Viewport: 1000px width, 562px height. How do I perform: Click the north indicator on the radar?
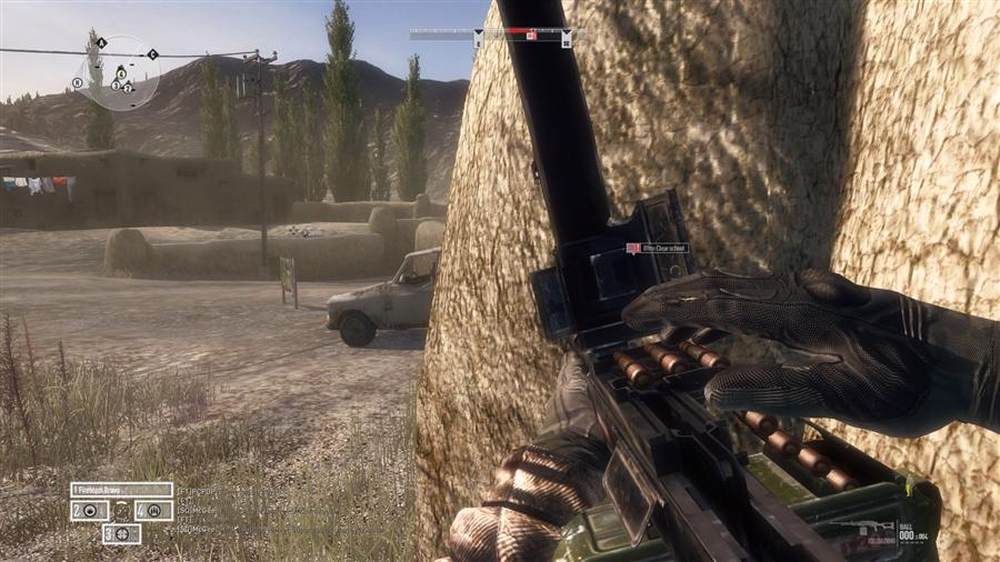77,82
